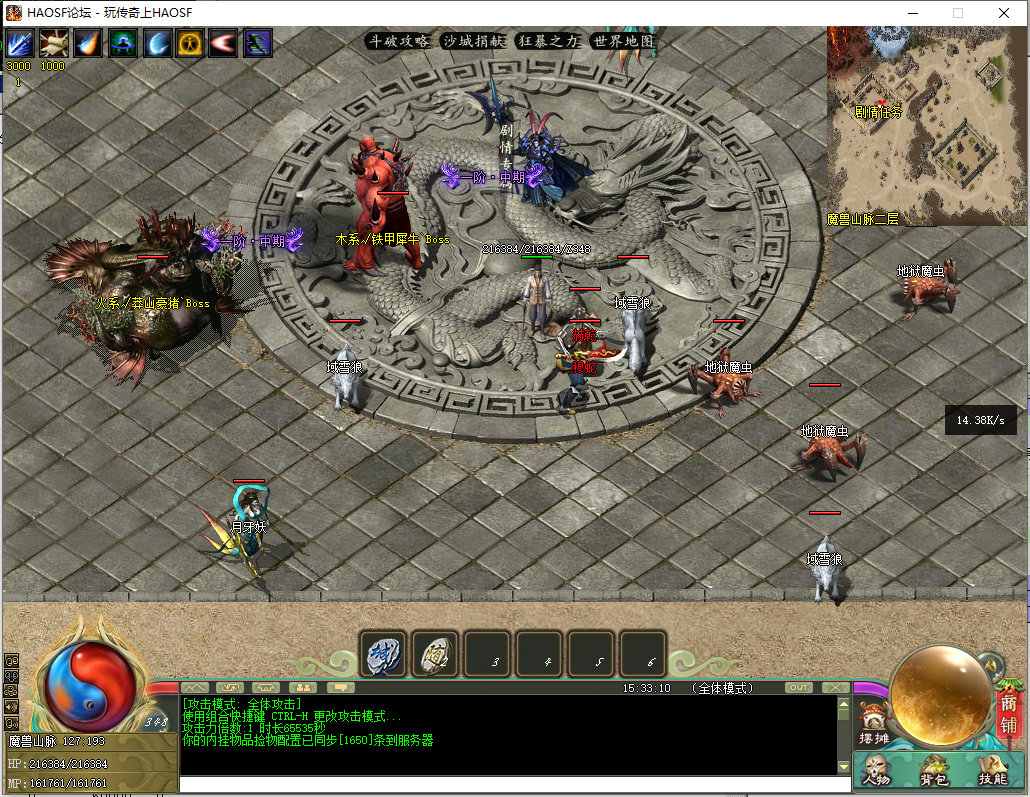Open the 沙城捐献 donation panel

click(474, 41)
